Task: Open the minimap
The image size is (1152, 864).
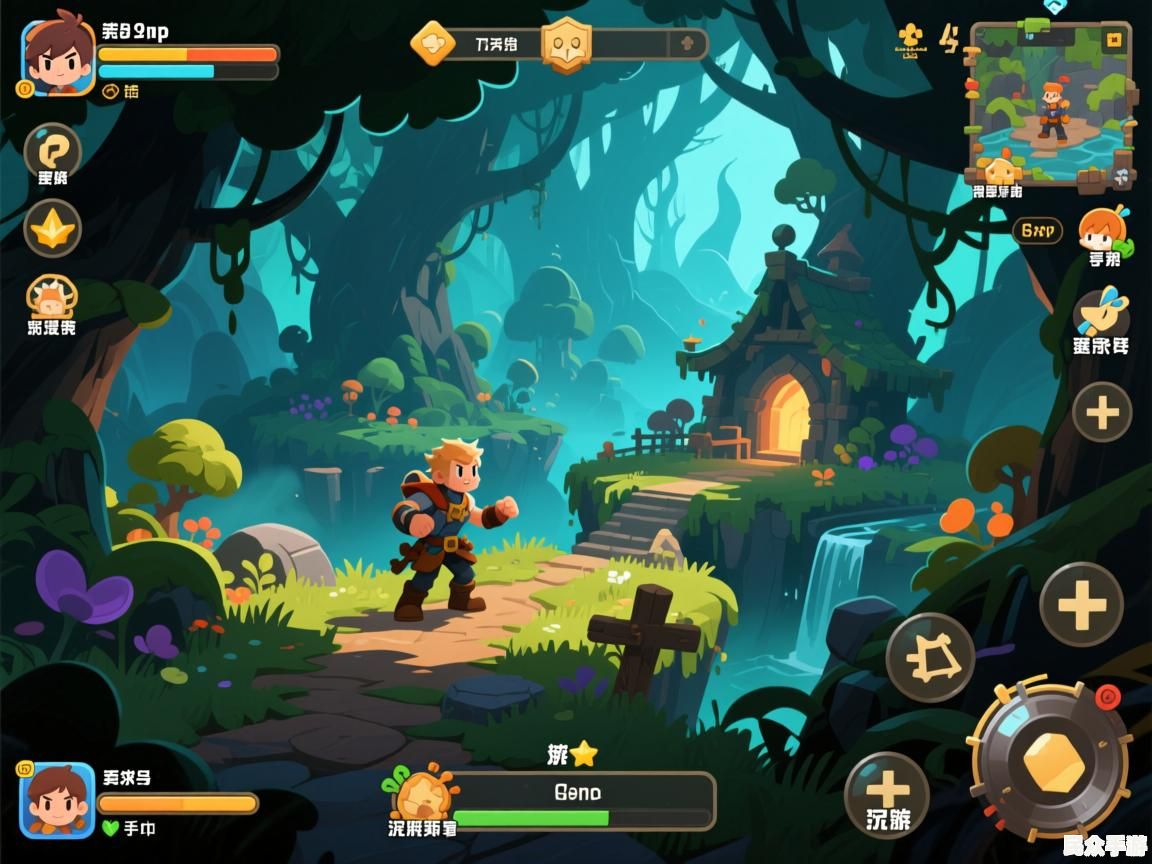Action: pos(1049,105)
